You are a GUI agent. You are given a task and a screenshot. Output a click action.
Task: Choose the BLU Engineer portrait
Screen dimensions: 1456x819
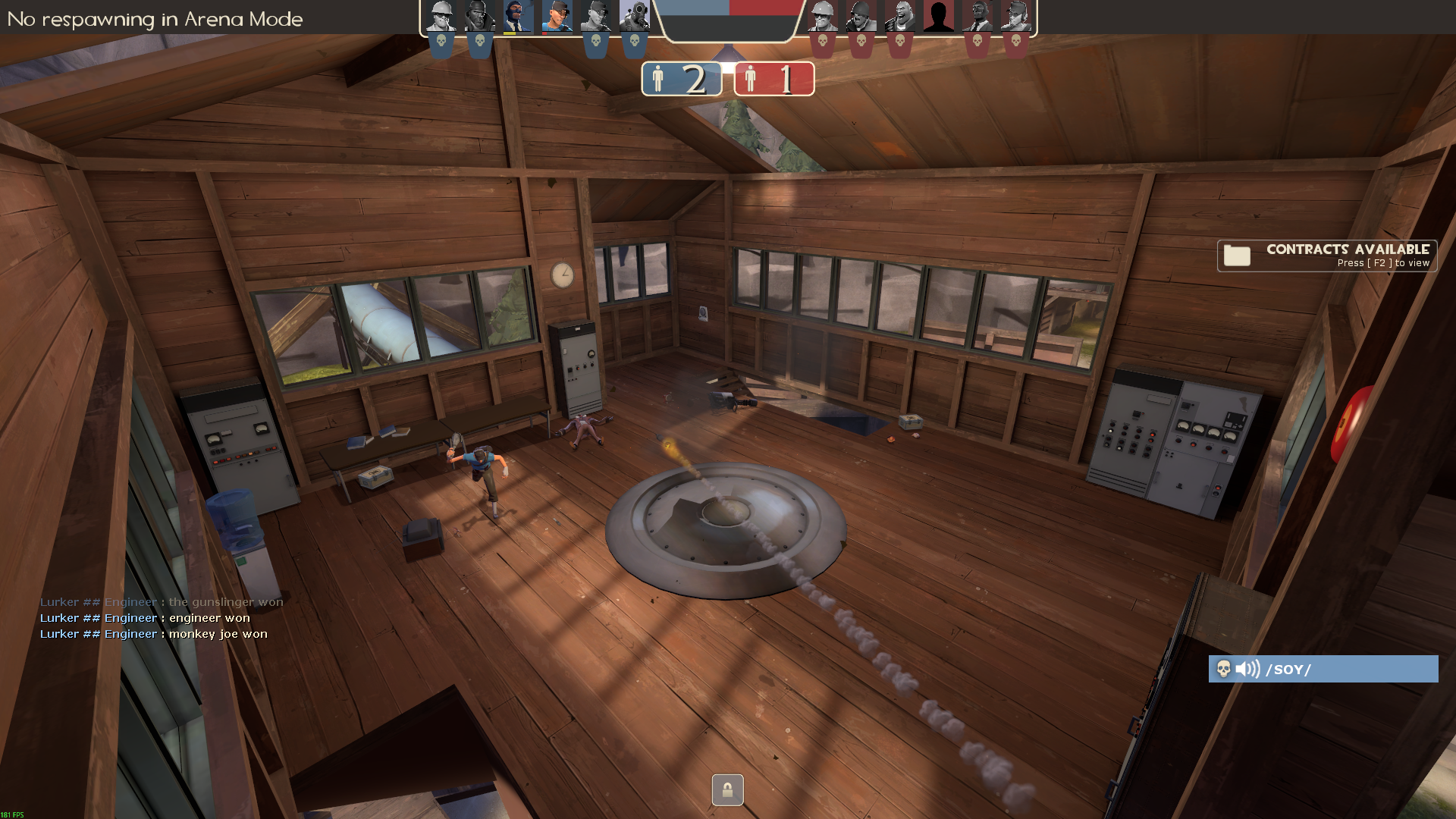click(x=441, y=17)
